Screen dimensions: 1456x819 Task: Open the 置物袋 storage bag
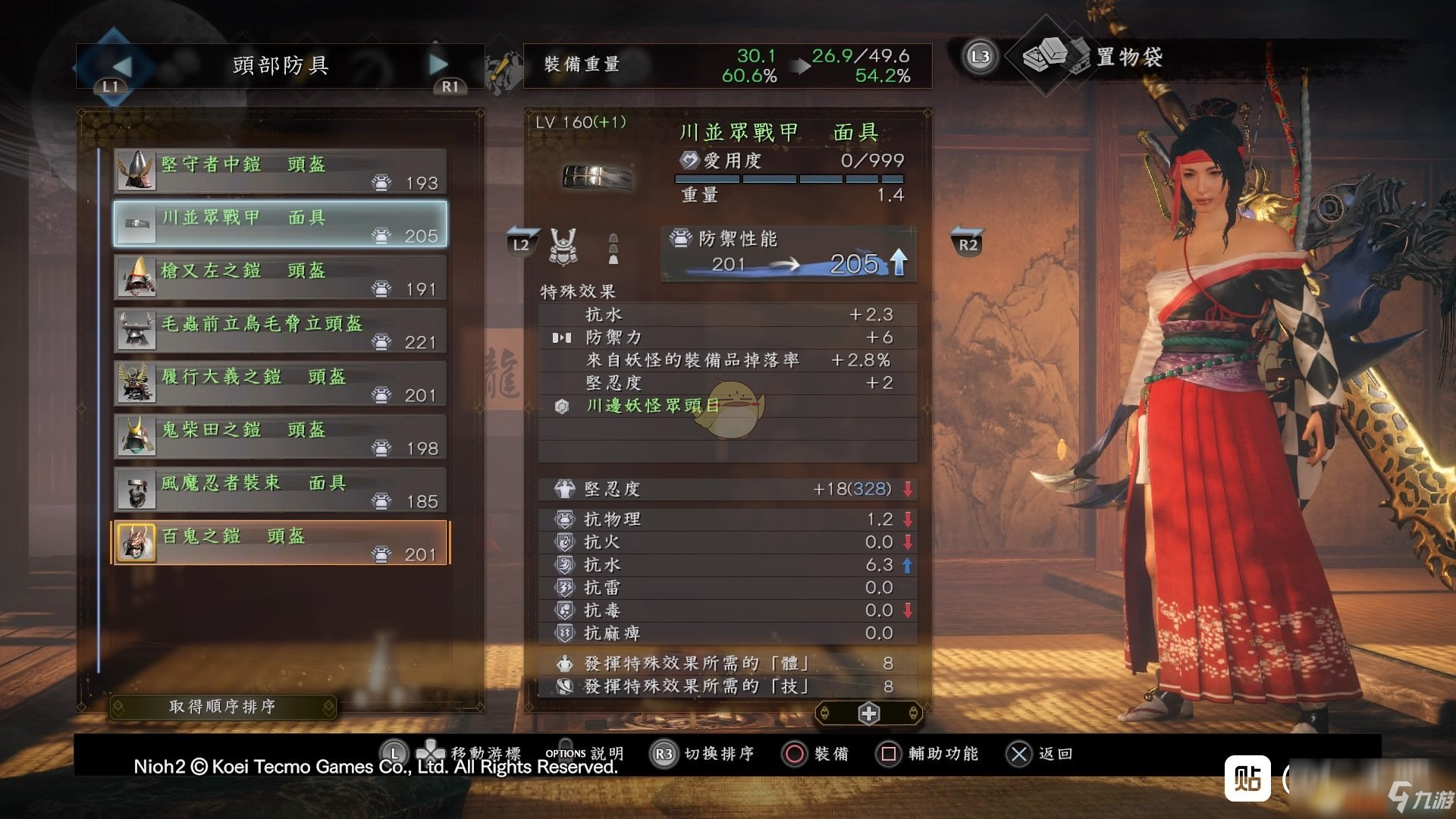(x=1128, y=57)
